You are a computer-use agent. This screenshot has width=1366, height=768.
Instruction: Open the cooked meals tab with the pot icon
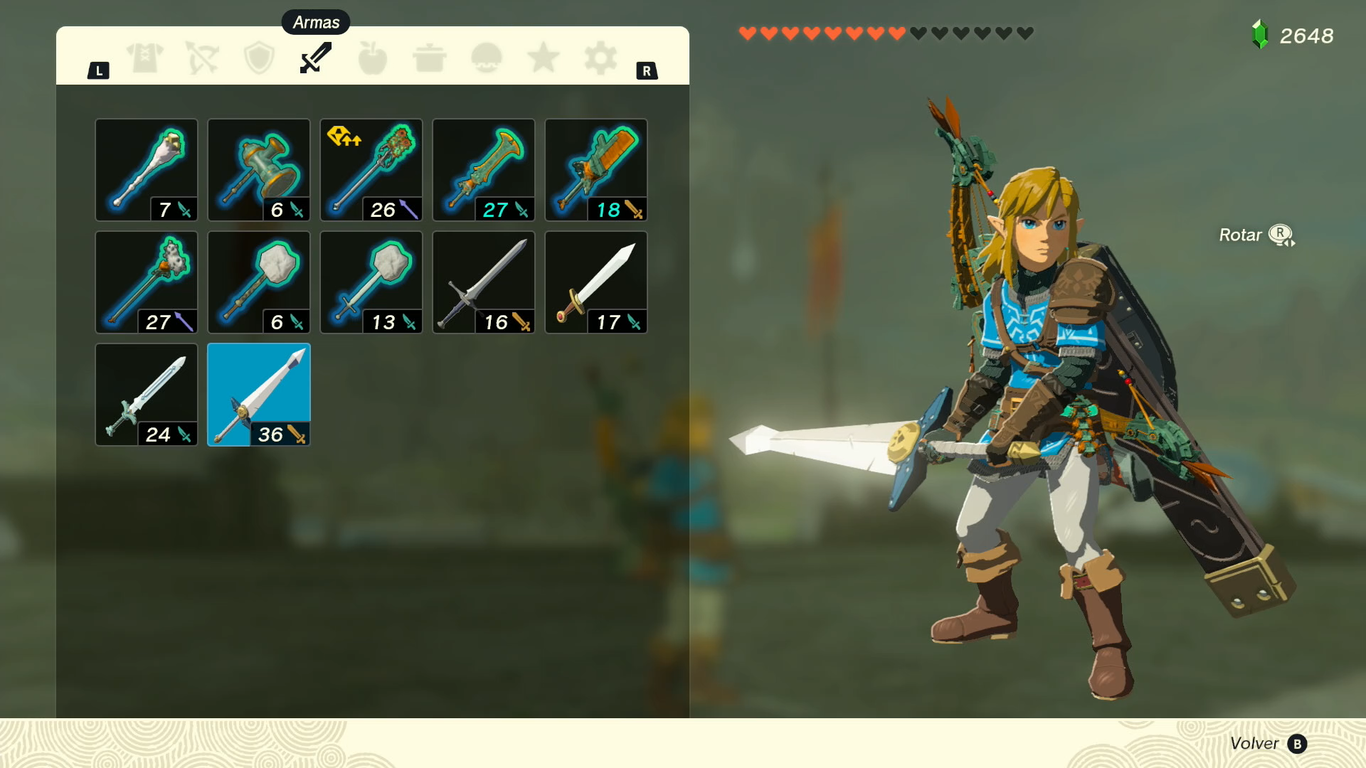pyautogui.click(x=428, y=58)
